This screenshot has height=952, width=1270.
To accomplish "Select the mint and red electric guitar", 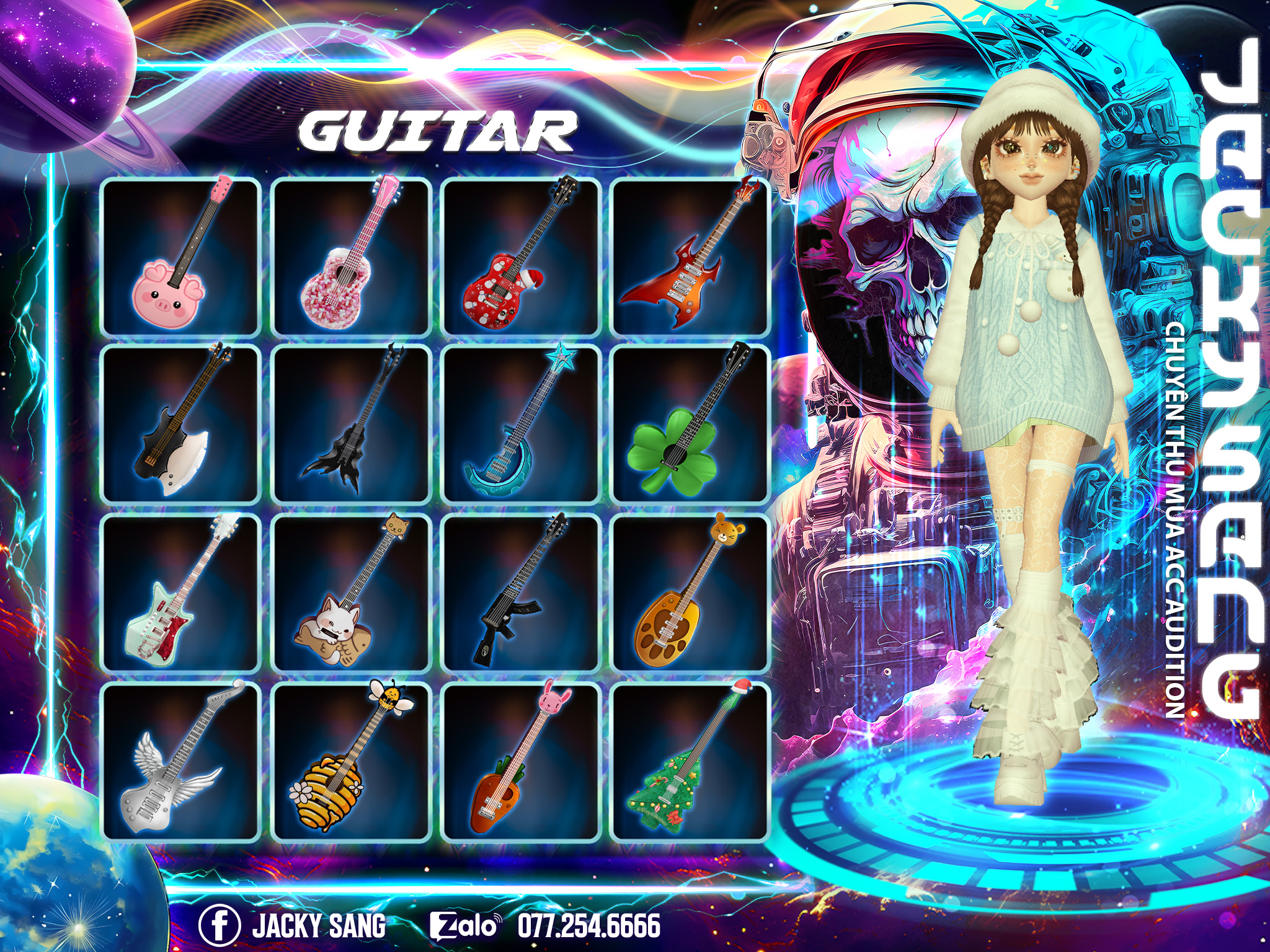I will (180, 593).
